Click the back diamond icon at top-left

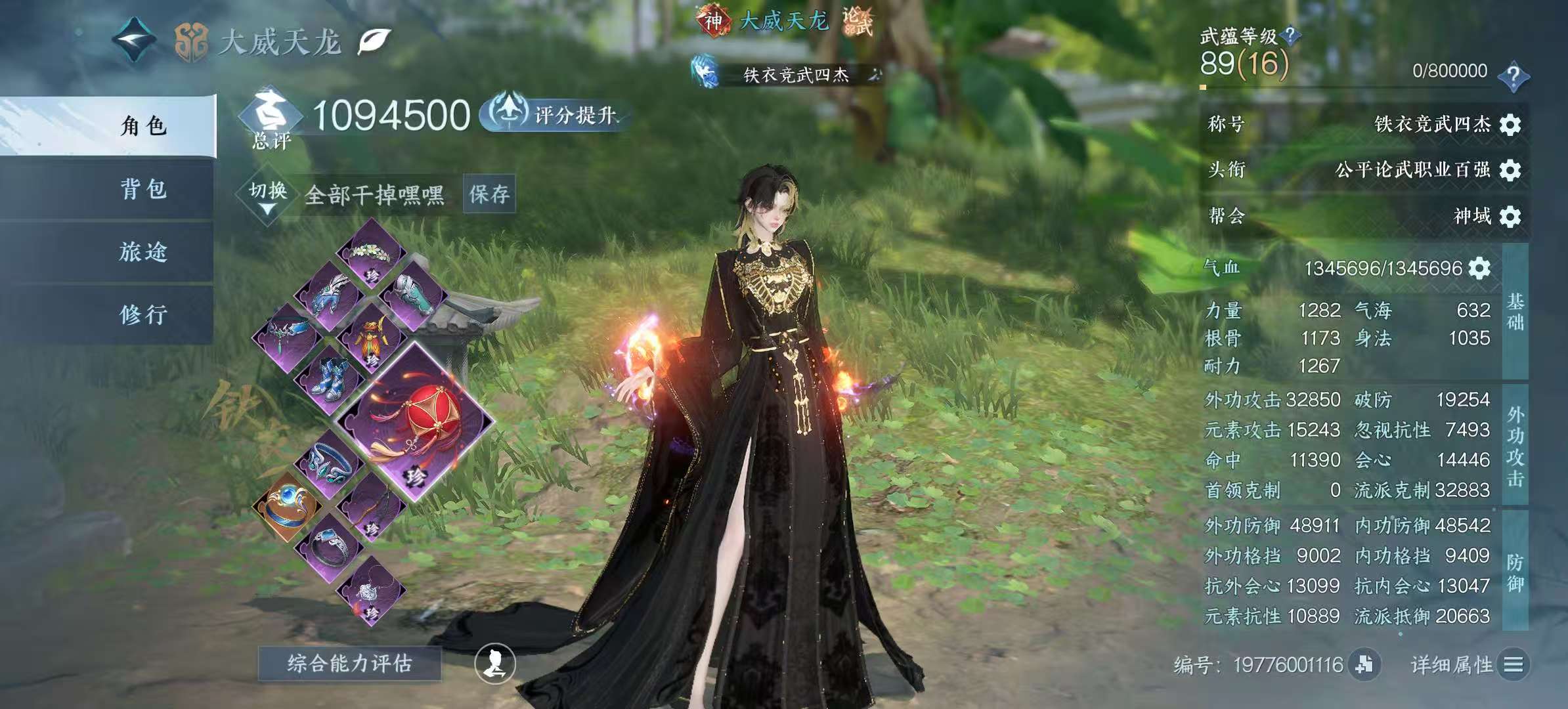[x=134, y=41]
